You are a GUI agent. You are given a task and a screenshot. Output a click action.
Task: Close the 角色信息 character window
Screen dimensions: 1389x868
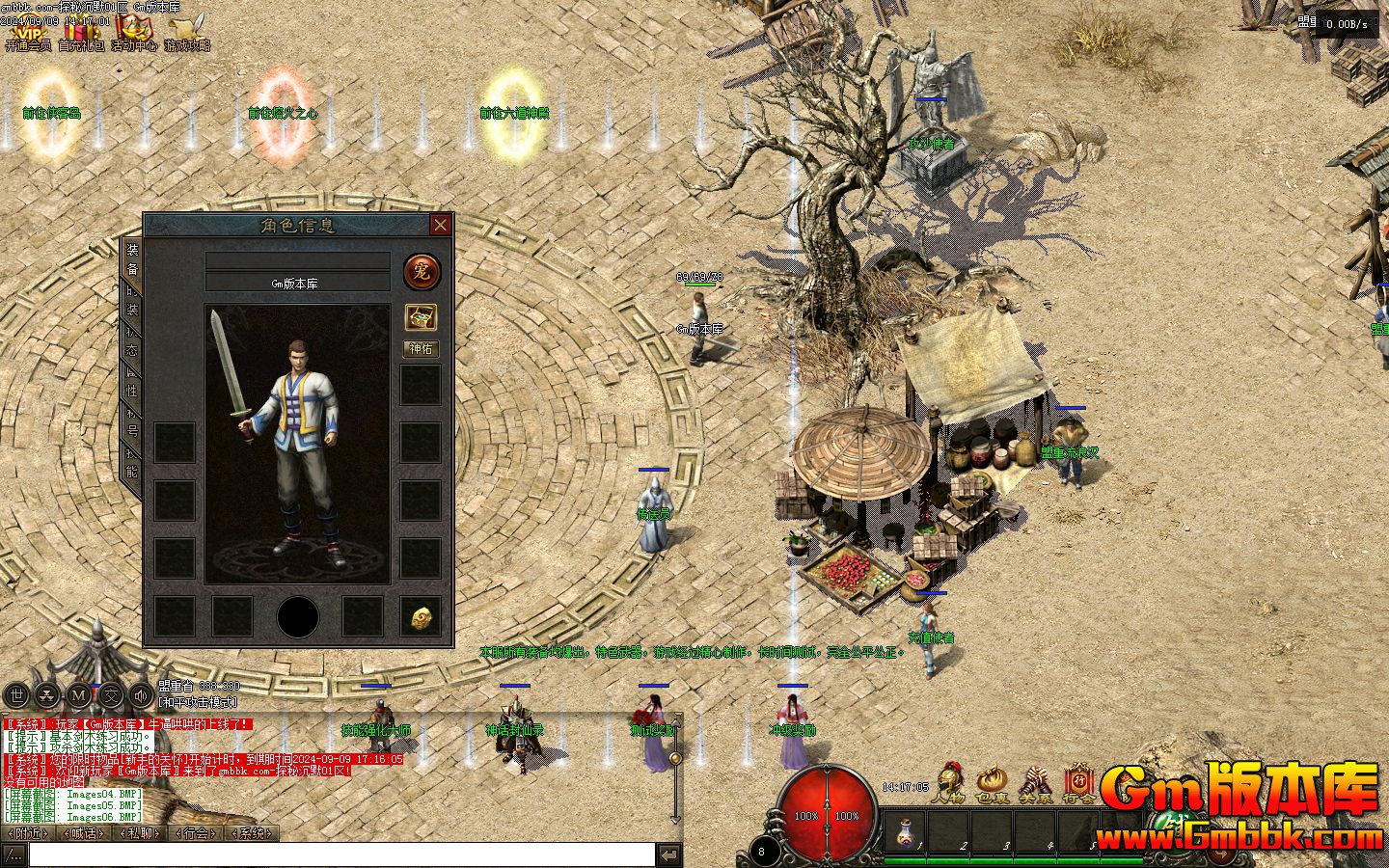(x=441, y=225)
